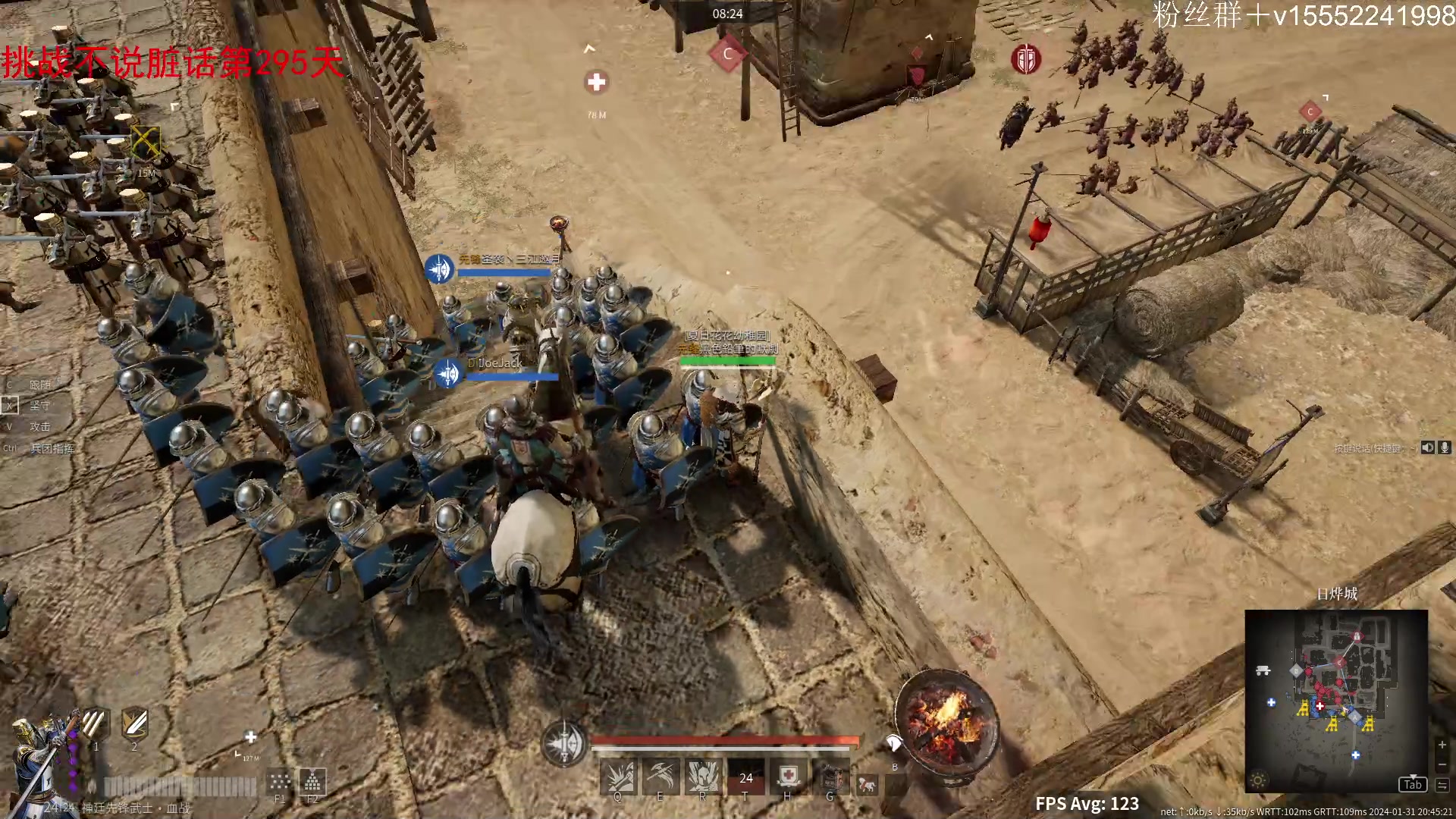This screenshot has width=1456, height=819.
Task: Select the T skill on cooldown
Action: (746, 777)
